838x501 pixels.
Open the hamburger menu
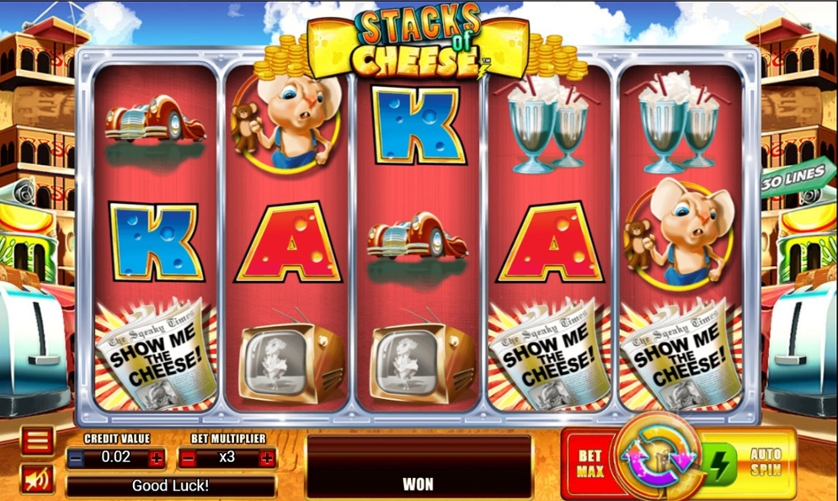(37, 442)
